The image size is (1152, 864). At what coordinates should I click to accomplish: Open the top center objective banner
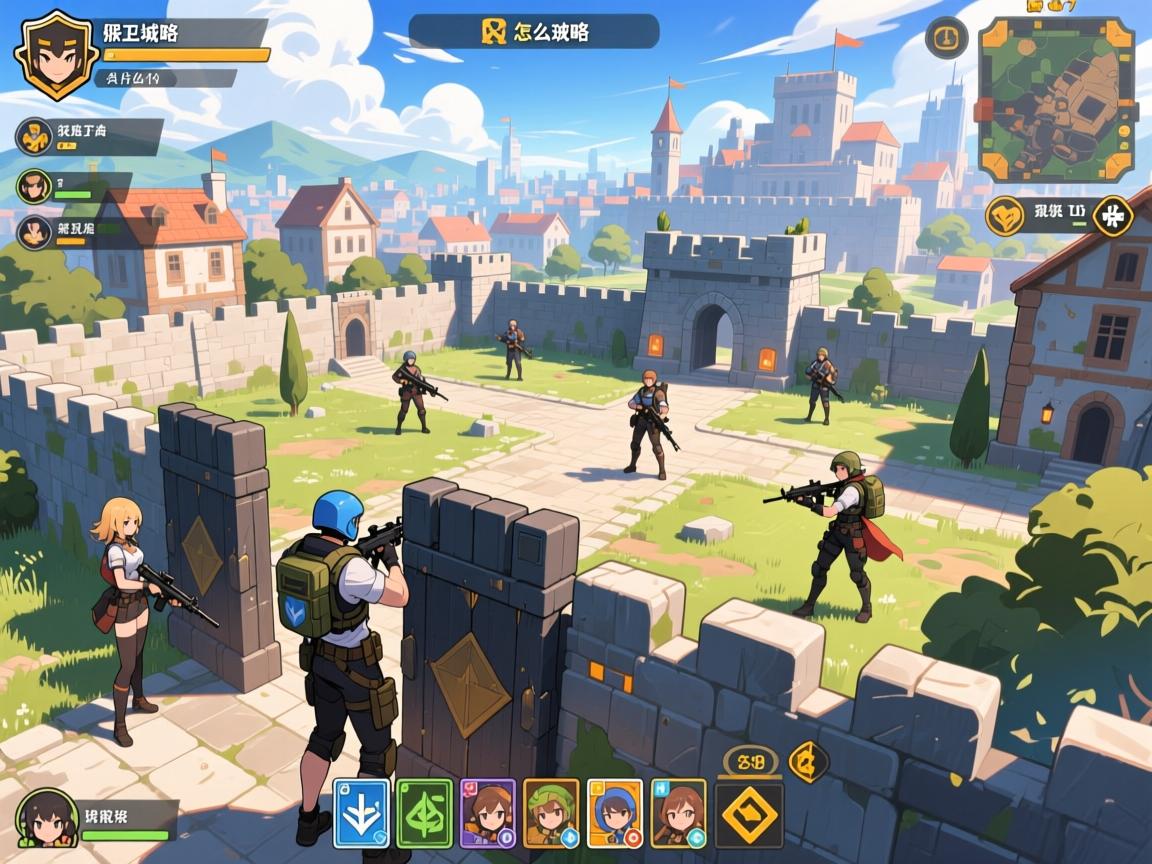534,31
